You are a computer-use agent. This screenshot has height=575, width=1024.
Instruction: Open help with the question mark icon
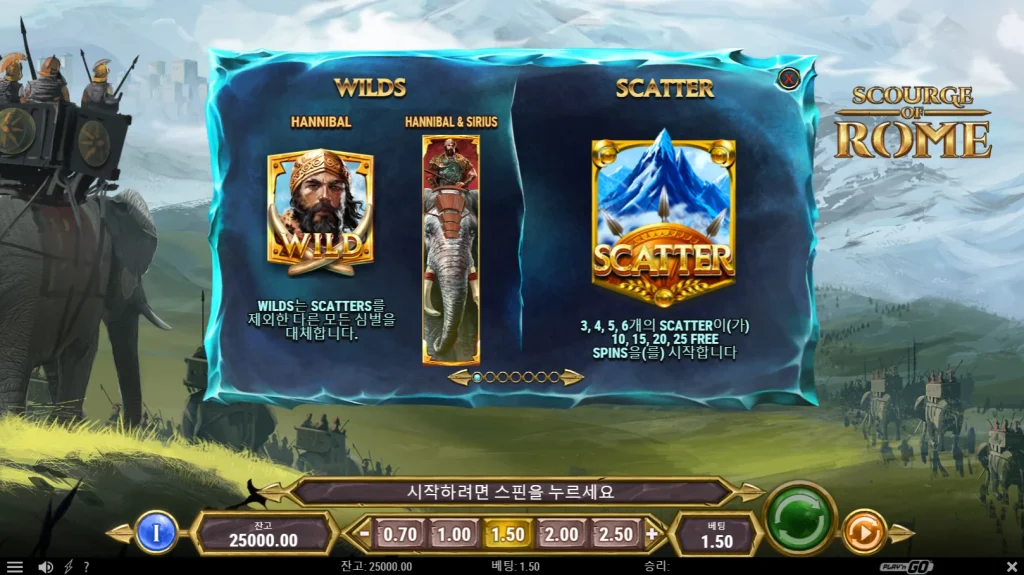coord(86,566)
